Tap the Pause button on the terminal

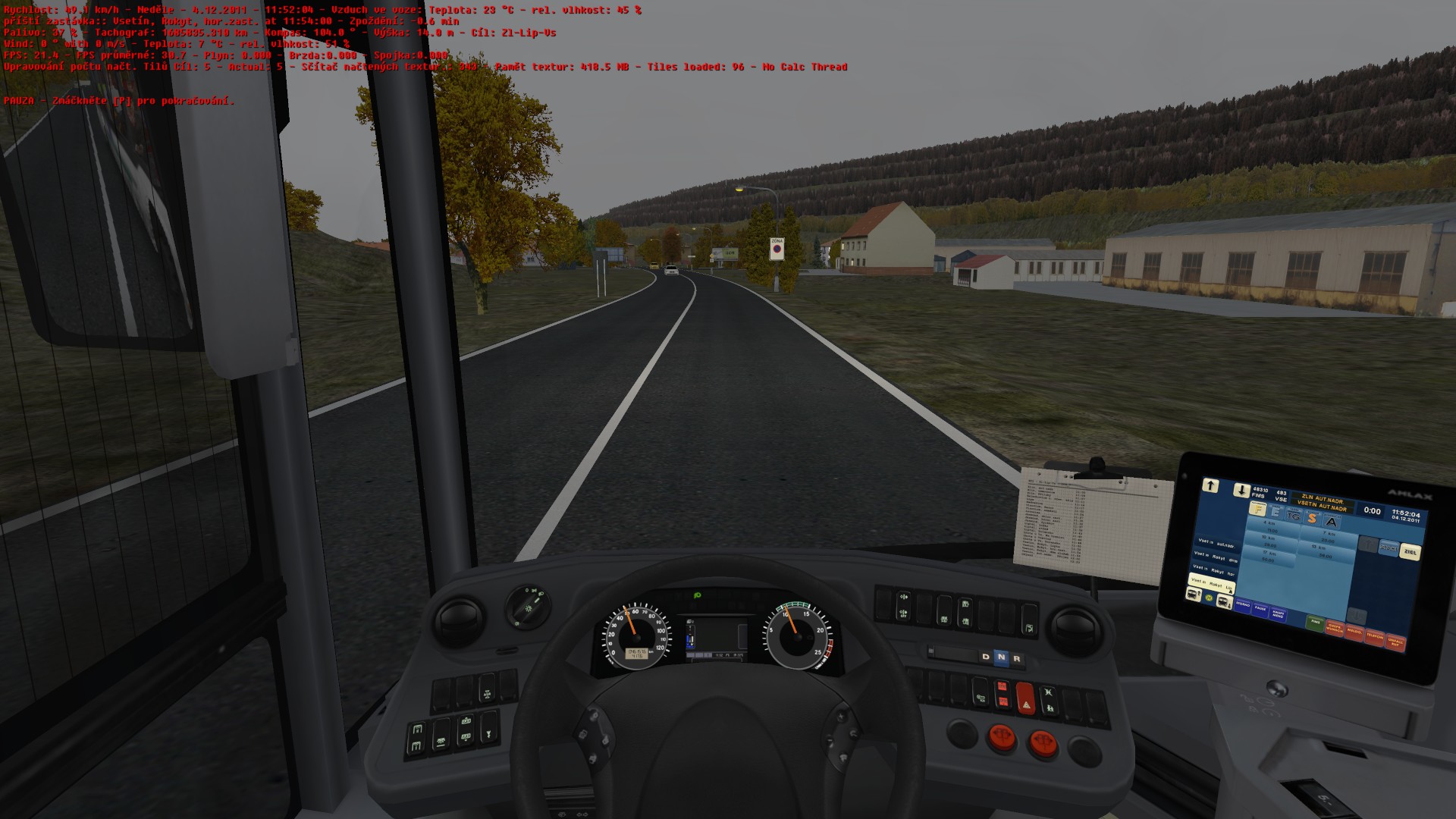click(1260, 608)
